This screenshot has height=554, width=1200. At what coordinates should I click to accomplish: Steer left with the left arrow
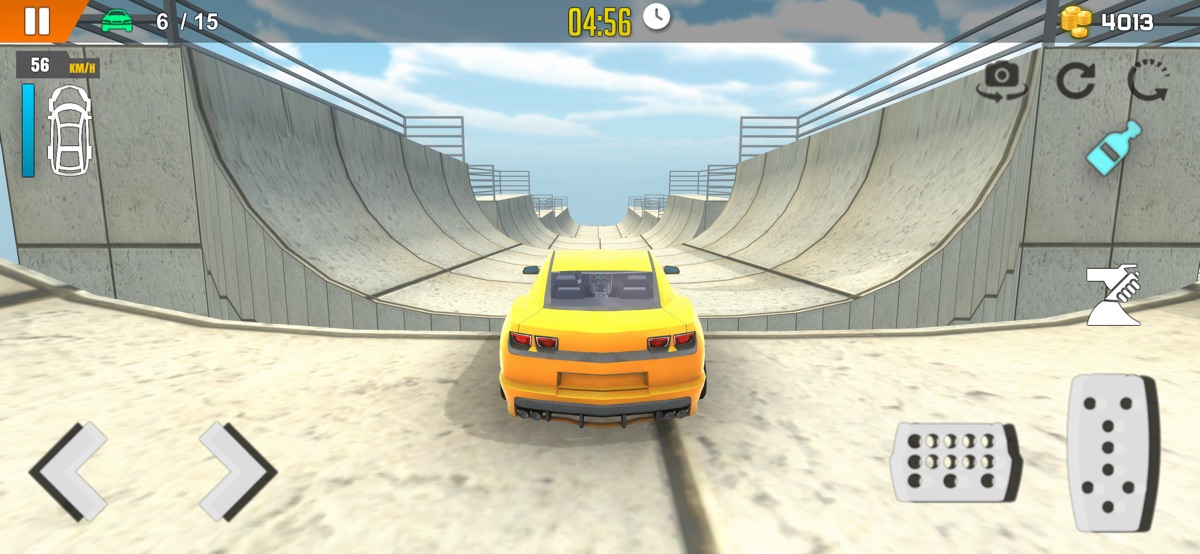[69, 470]
